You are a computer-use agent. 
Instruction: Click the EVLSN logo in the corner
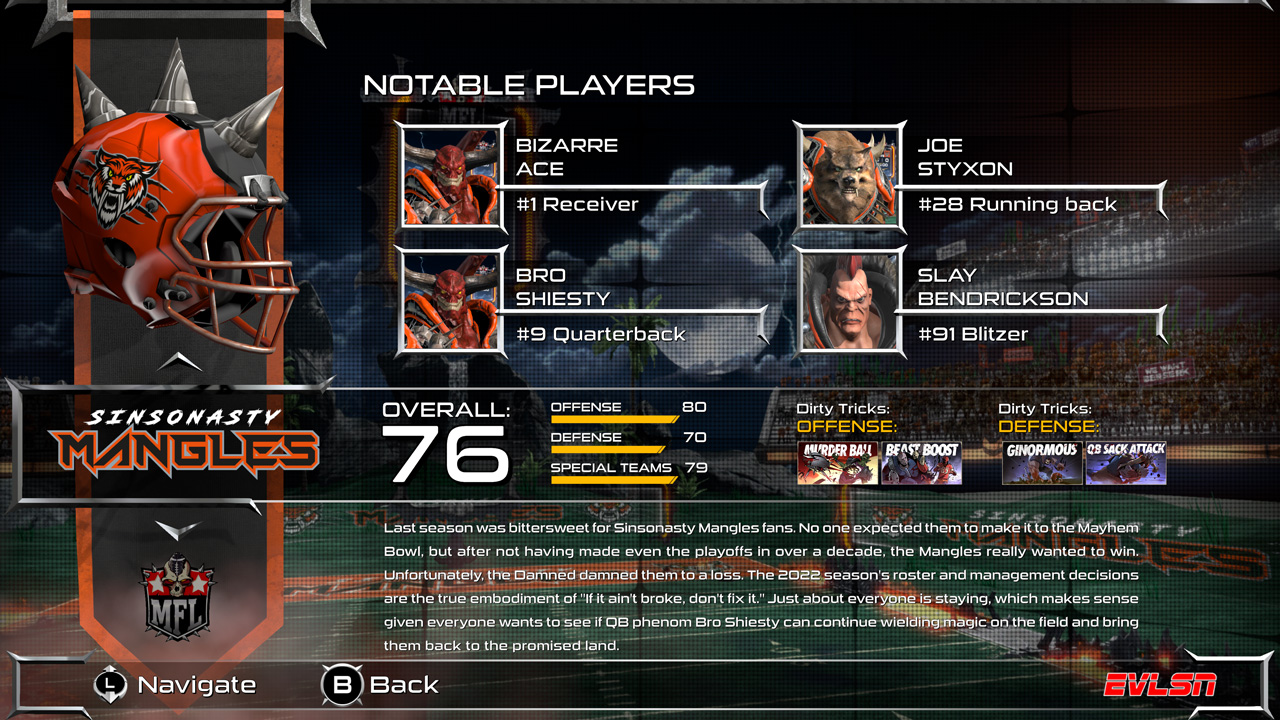(x=1160, y=686)
